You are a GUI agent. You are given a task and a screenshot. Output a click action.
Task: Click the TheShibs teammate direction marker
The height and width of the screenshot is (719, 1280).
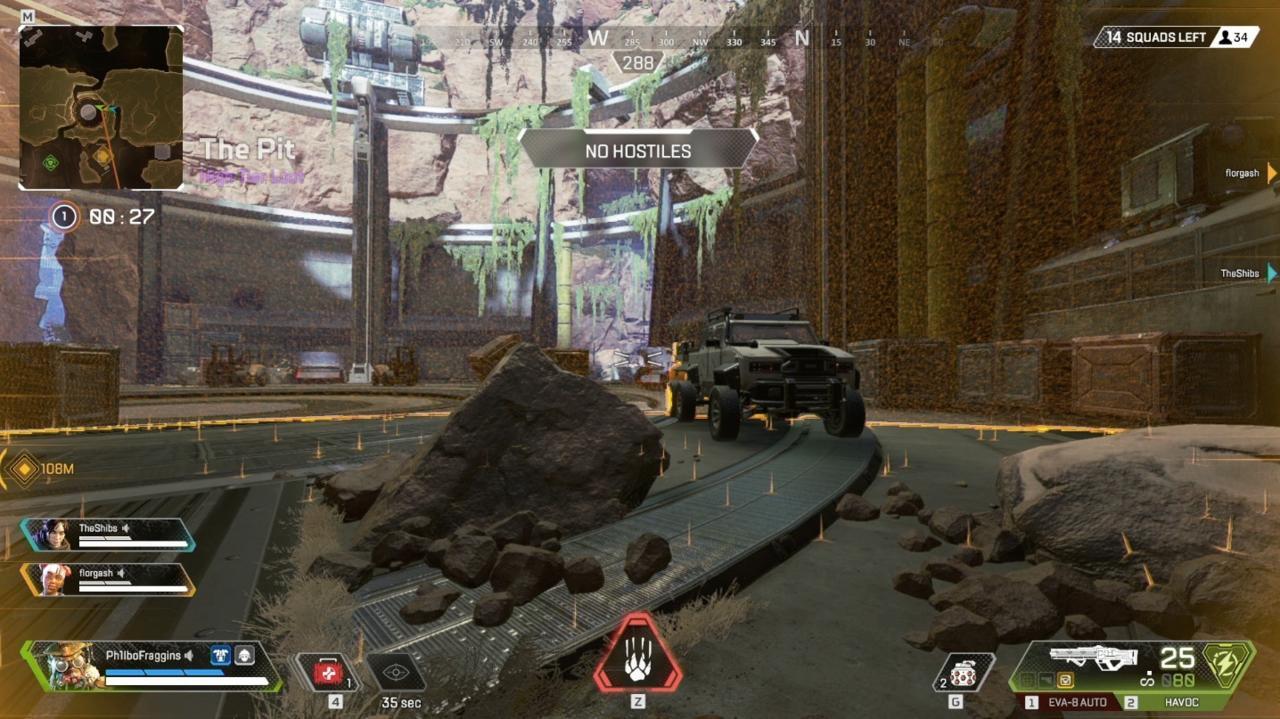tap(1271, 273)
